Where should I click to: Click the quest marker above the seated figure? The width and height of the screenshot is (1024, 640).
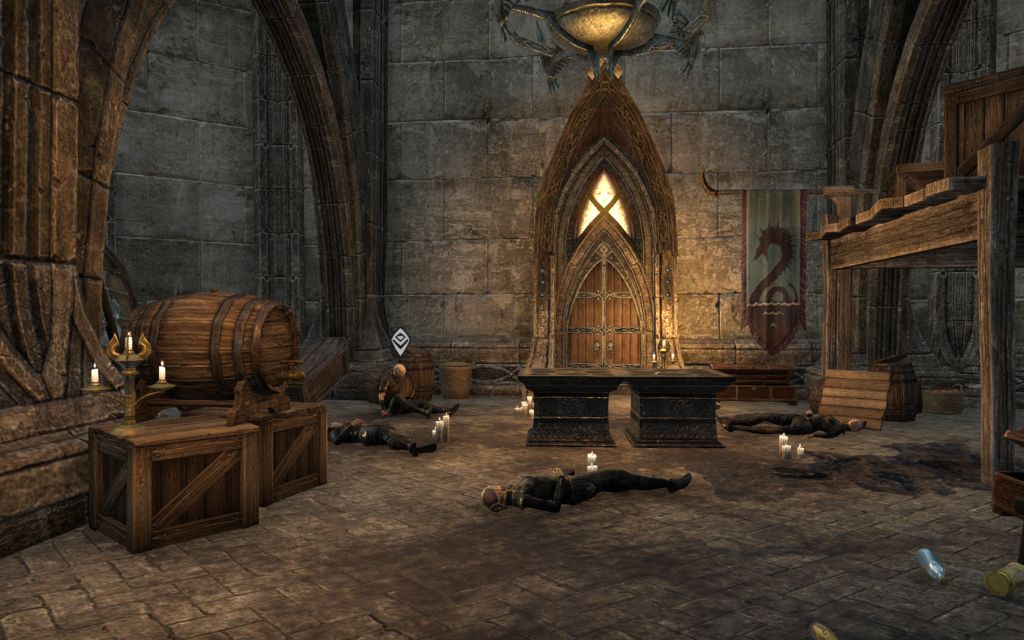coord(400,341)
